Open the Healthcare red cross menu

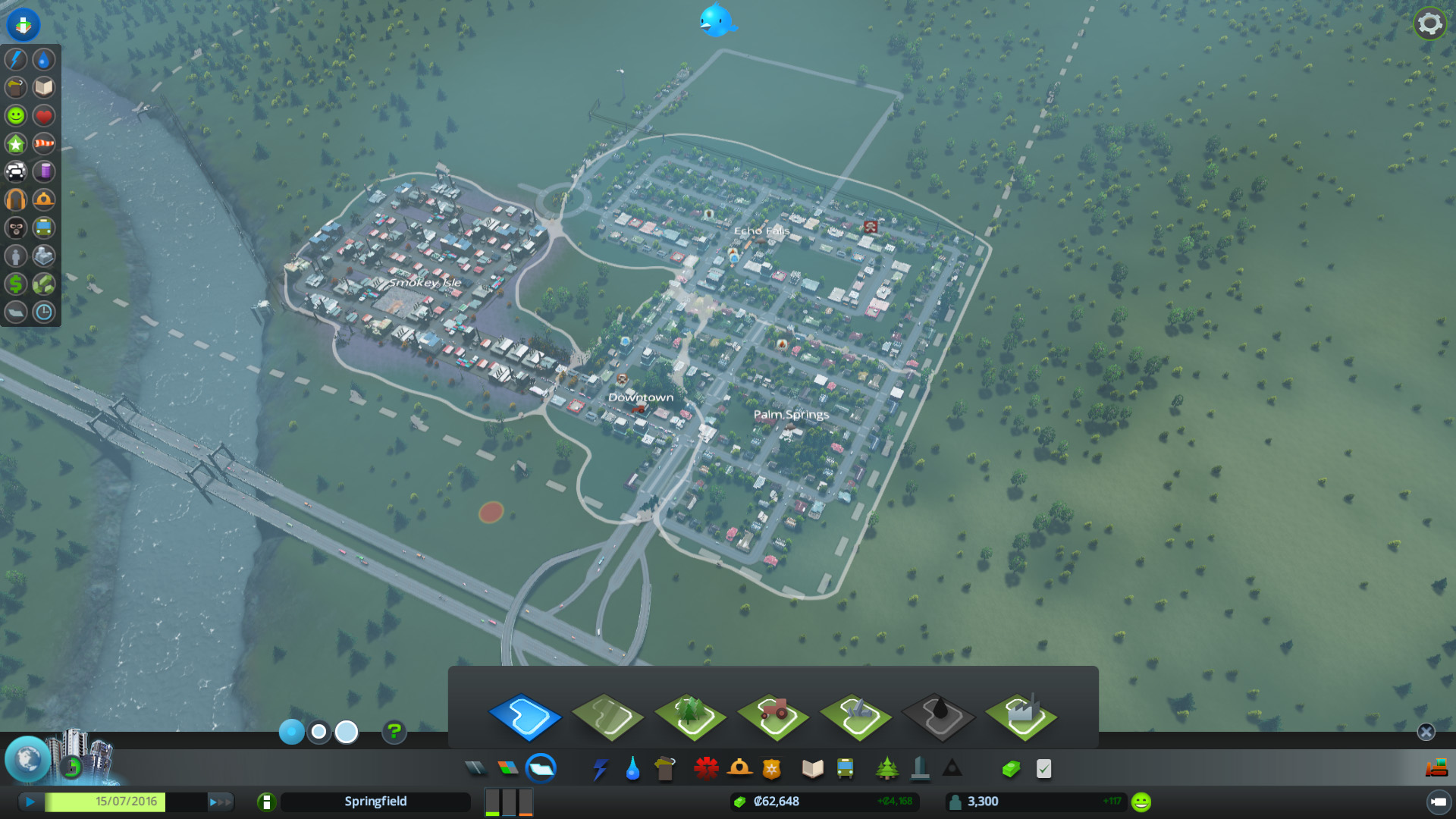tap(706, 769)
